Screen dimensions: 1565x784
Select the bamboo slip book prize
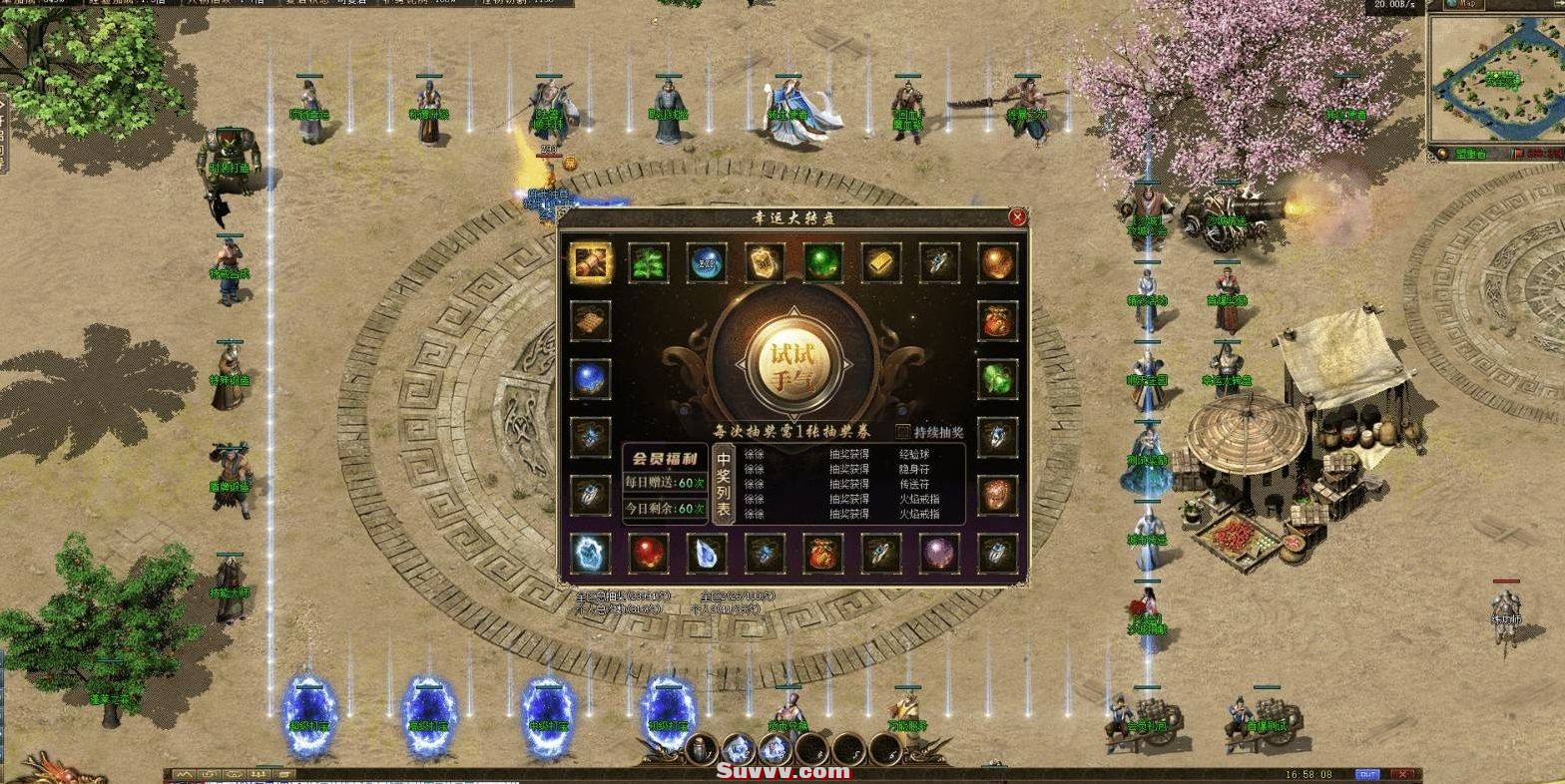pos(590,321)
